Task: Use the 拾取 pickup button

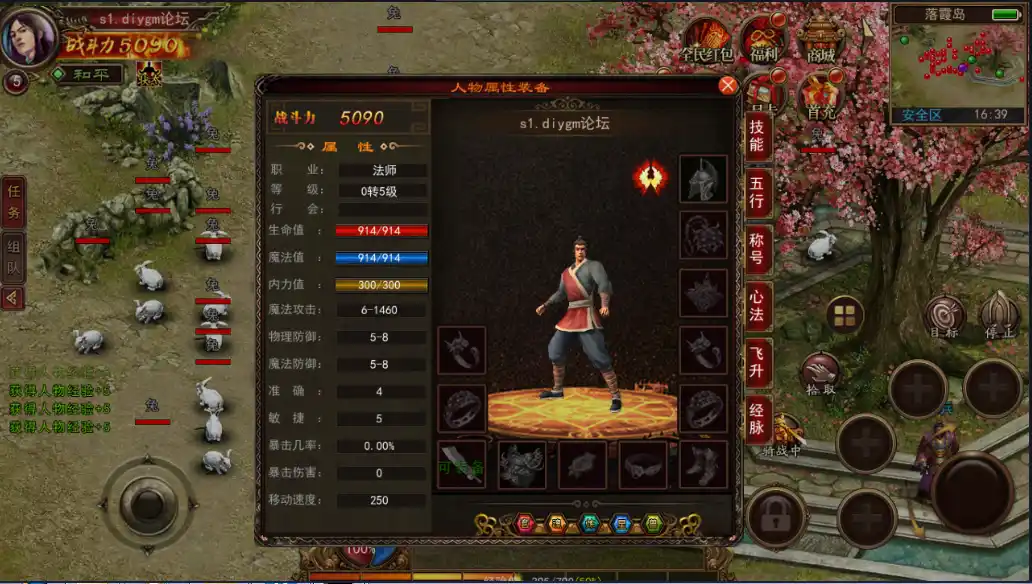Action: click(821, 374)
